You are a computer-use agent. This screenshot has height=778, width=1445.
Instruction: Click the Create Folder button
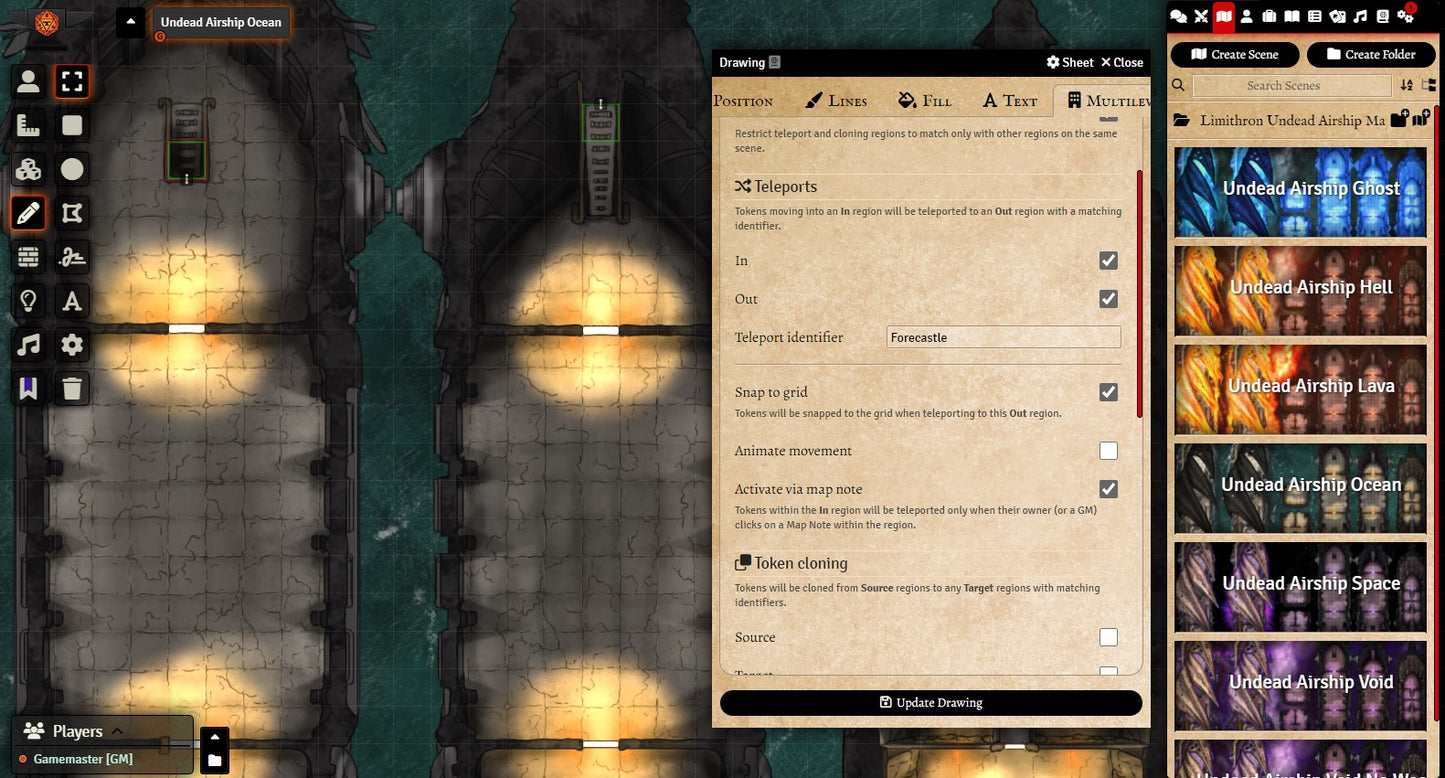point(1371,55)
